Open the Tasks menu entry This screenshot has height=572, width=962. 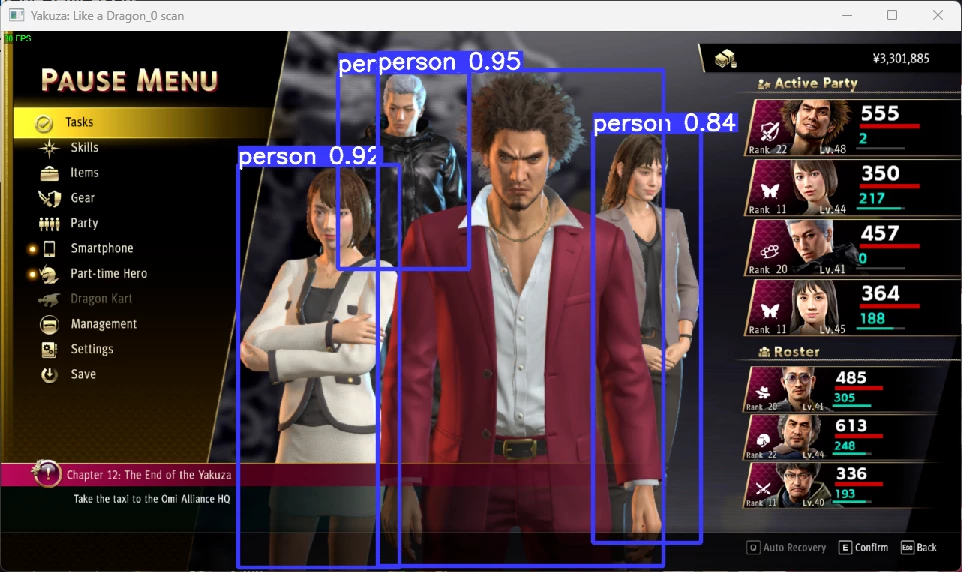(x=79, y=122)
